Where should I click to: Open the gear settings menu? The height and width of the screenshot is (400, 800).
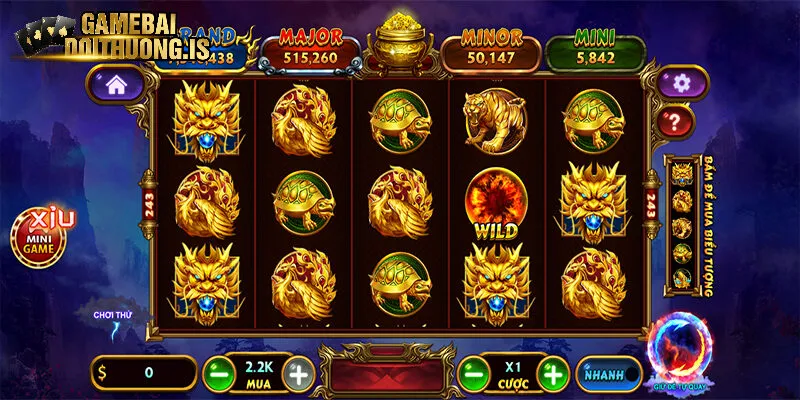click(682, 83)
